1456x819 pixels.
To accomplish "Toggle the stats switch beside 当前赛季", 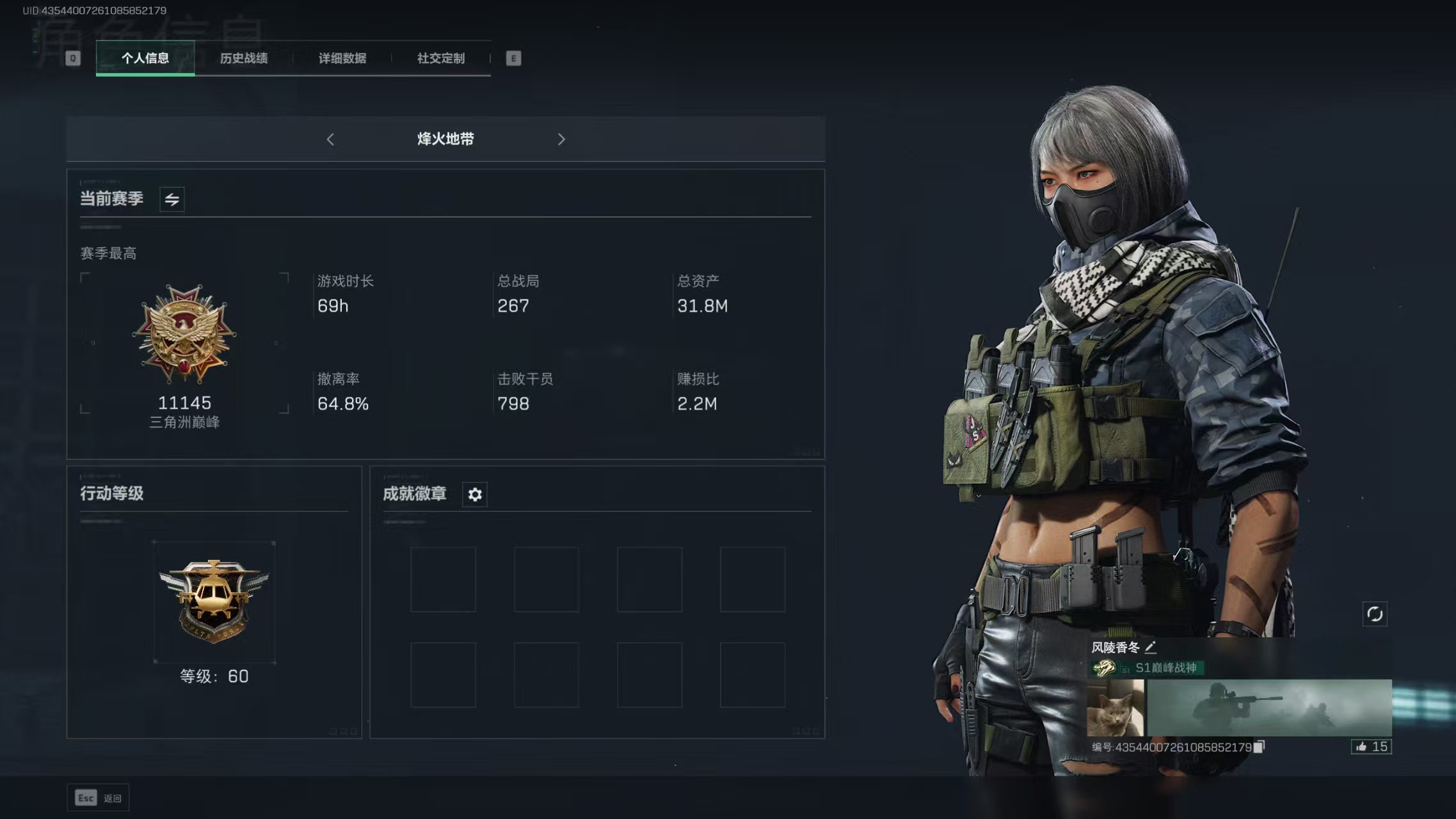I will pyautogui.click(x=171, y=199).
